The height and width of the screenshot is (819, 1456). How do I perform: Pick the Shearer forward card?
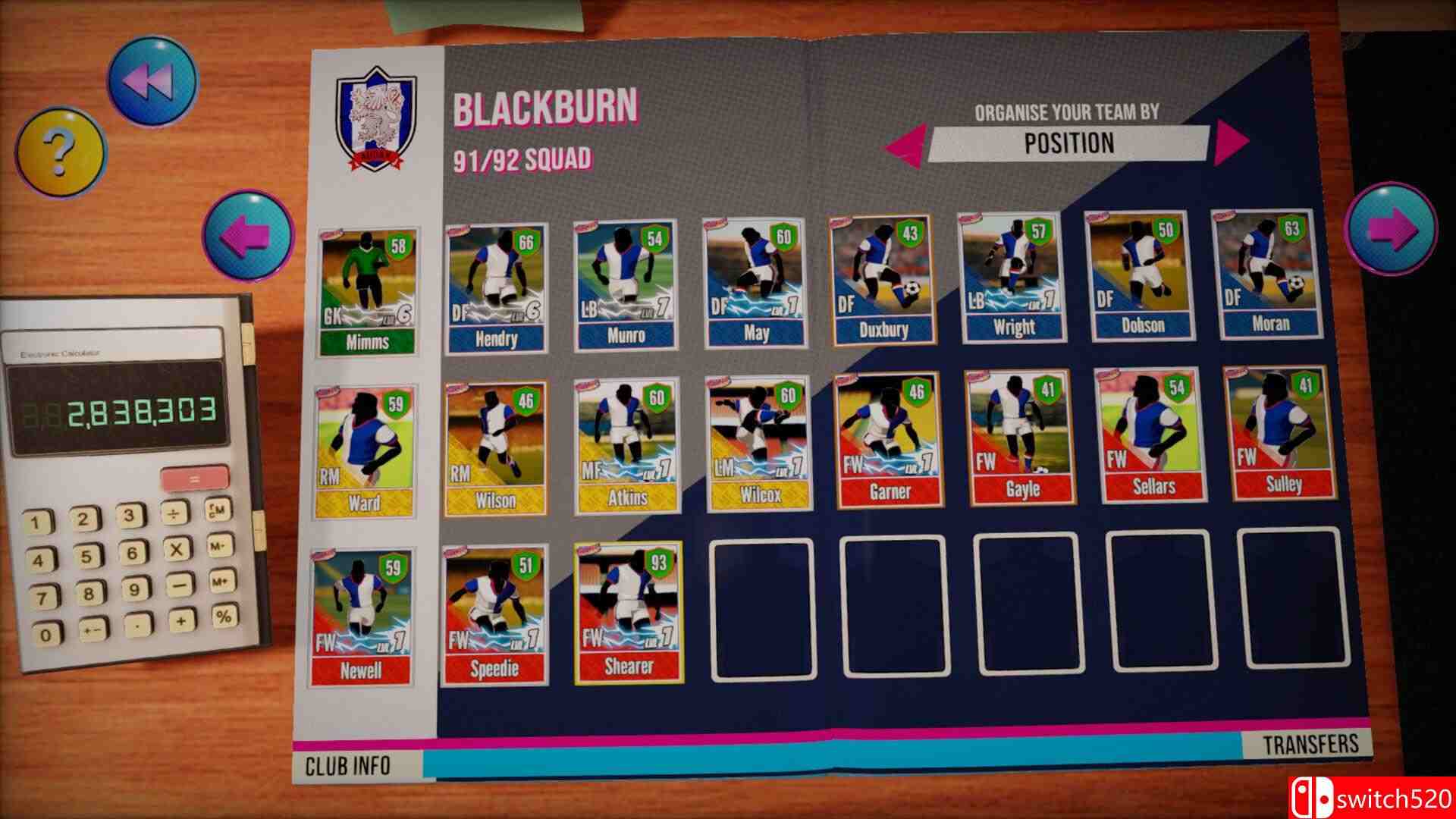point(629,612)
